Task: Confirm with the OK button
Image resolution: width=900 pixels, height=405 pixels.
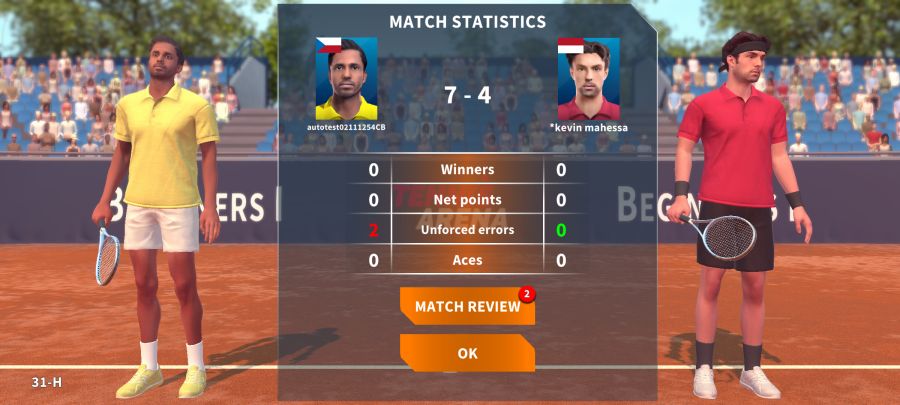Action: 467,353
